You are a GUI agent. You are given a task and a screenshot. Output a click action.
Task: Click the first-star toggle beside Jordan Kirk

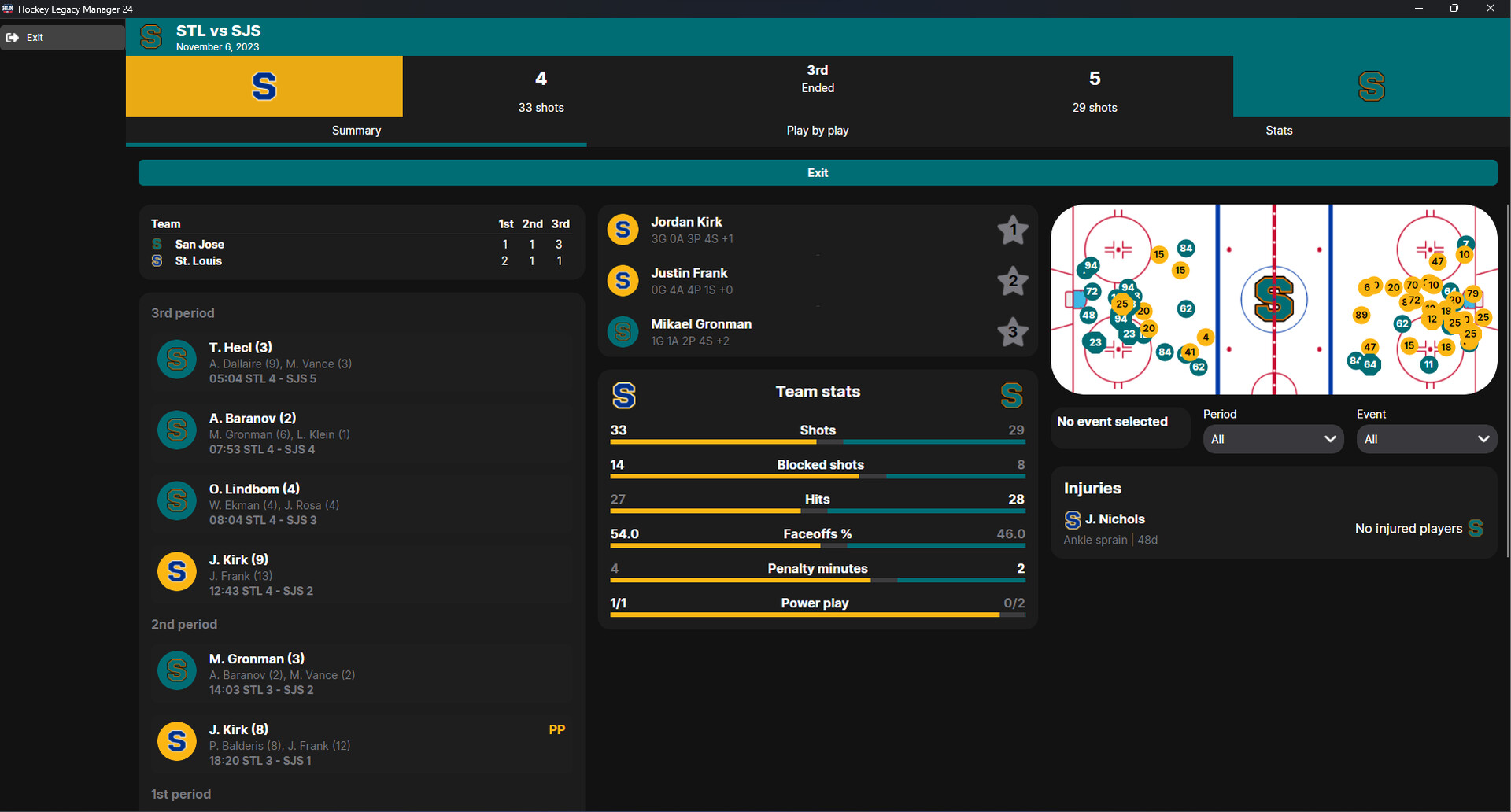coord(1012,231)
